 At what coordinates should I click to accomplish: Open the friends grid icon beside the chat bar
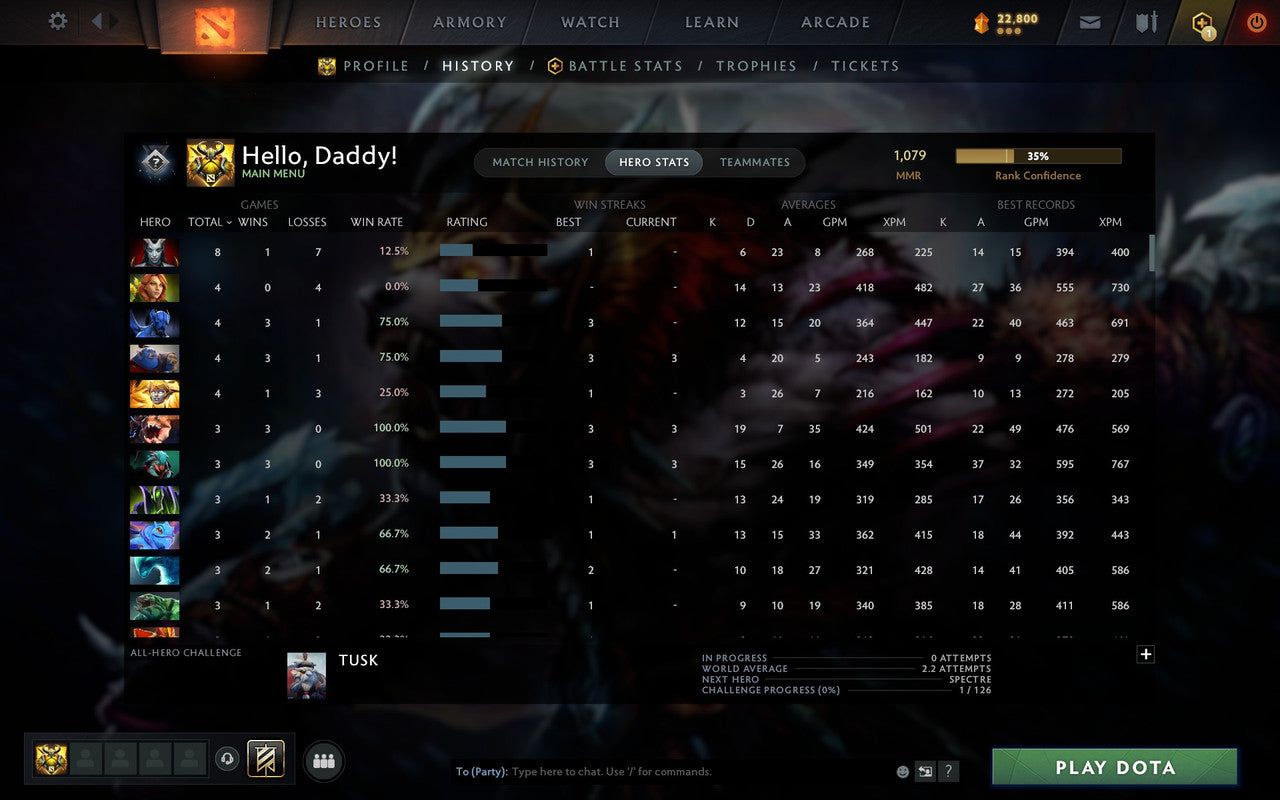[x=323, y=759]
